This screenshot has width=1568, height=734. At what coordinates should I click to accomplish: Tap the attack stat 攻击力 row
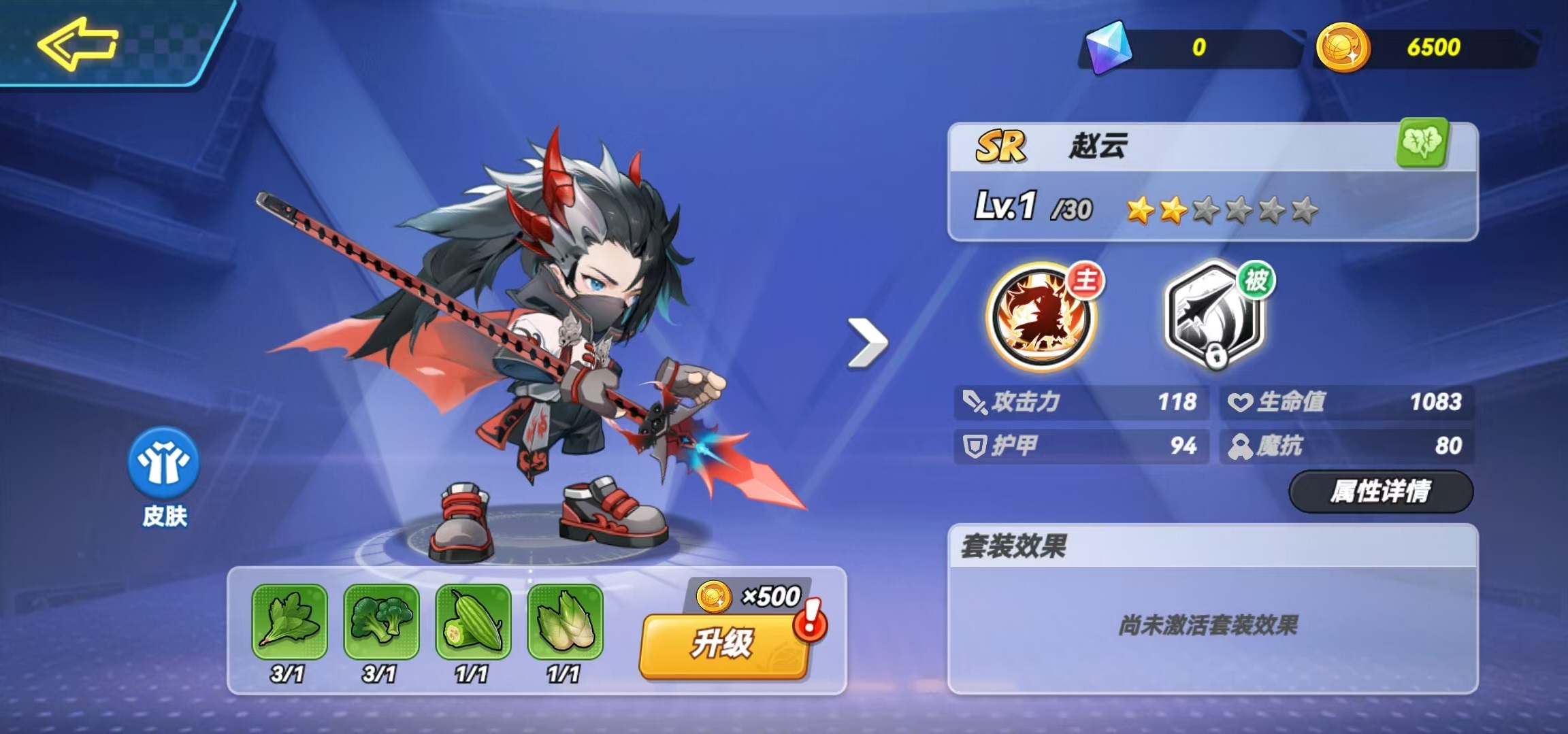[x=1082, y=401]
